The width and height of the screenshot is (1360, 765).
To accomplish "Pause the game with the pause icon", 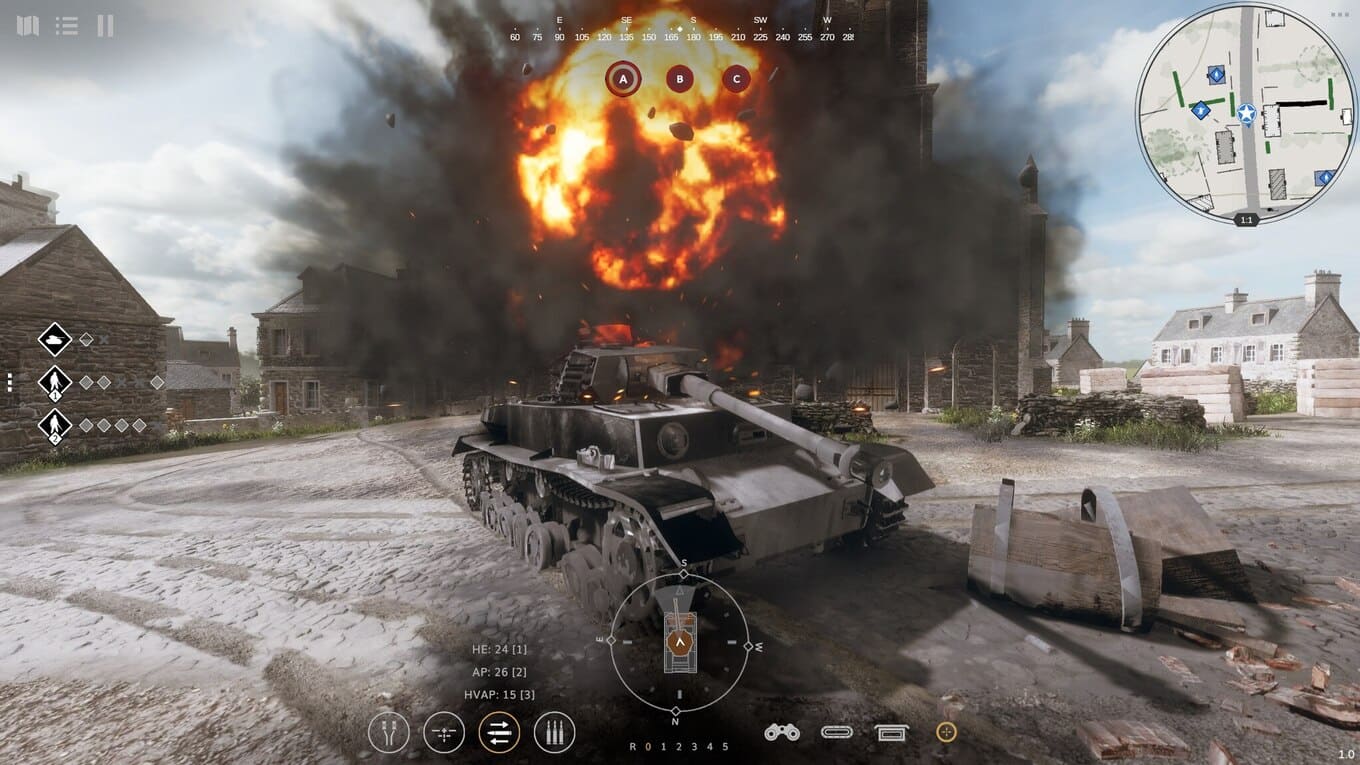I will tap(105, 26).
